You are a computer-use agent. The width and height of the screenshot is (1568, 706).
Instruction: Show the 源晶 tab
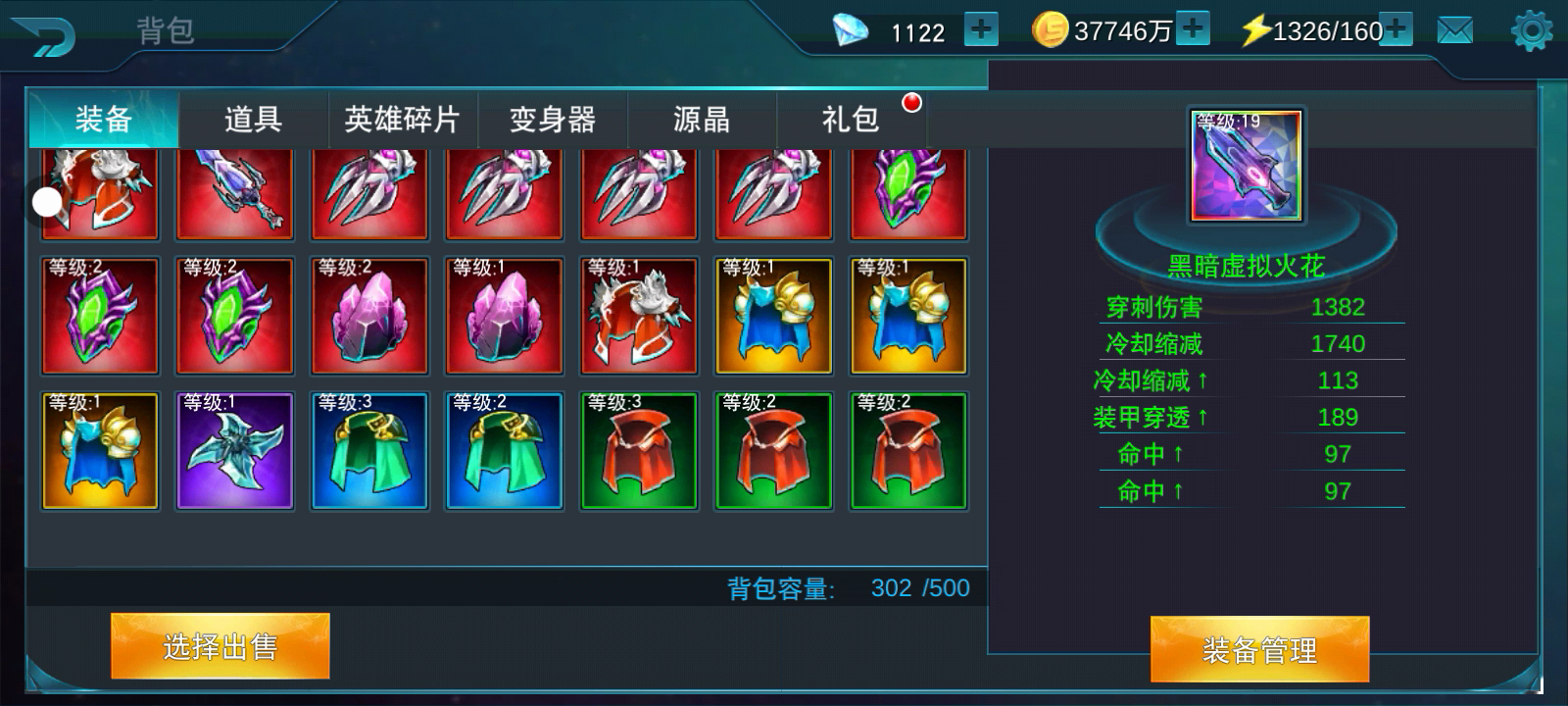tap(701, 120)
